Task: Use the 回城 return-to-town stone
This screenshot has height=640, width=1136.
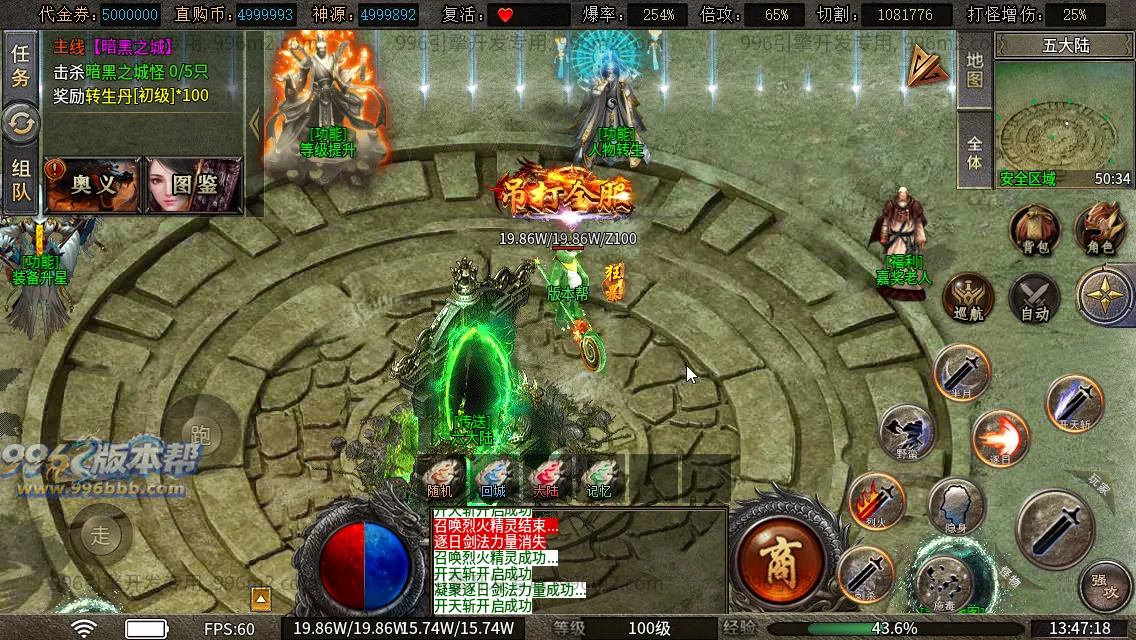Action: (x=493, y=477)
